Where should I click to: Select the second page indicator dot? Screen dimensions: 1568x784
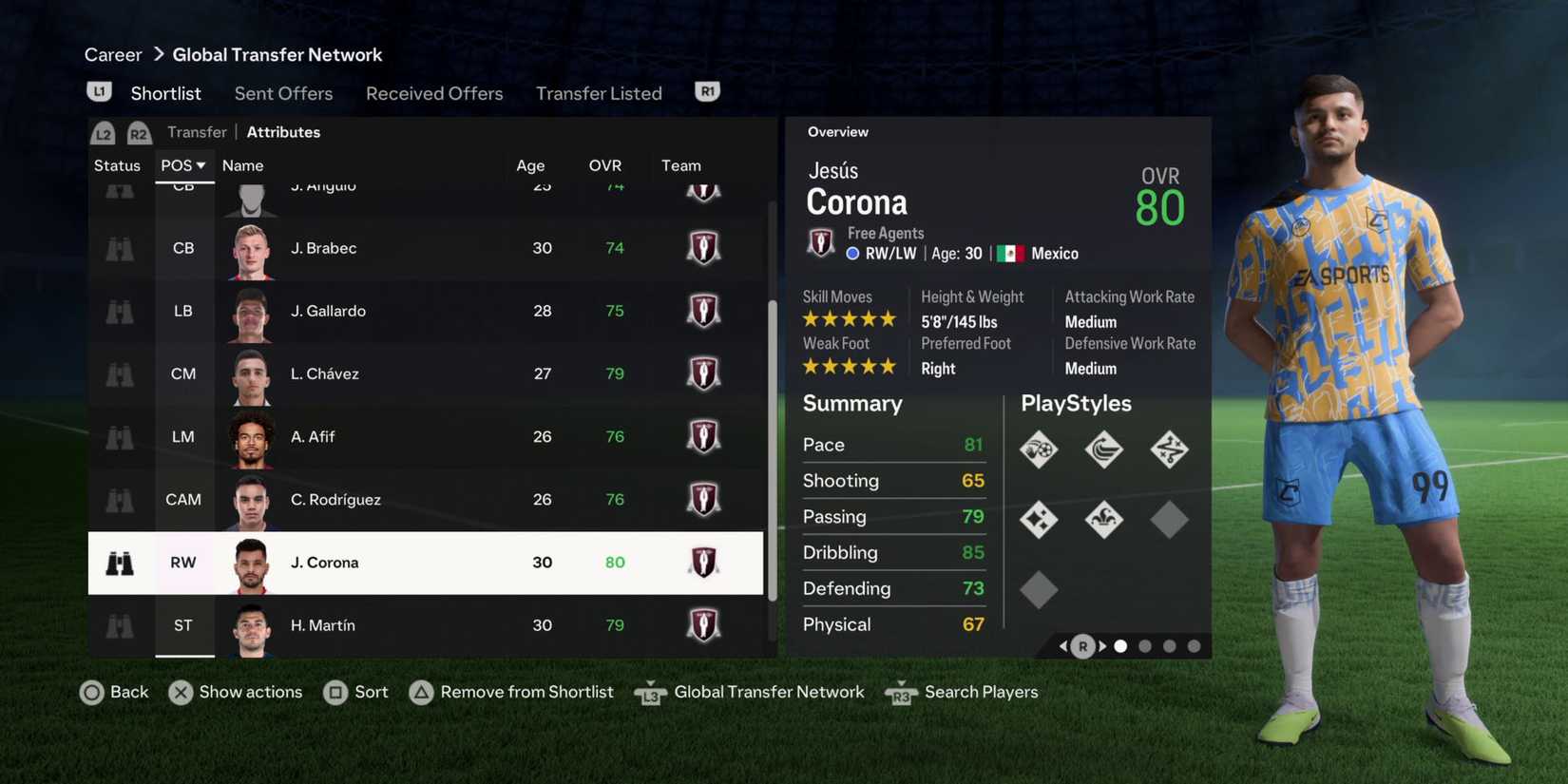(x=1144, y=645)
